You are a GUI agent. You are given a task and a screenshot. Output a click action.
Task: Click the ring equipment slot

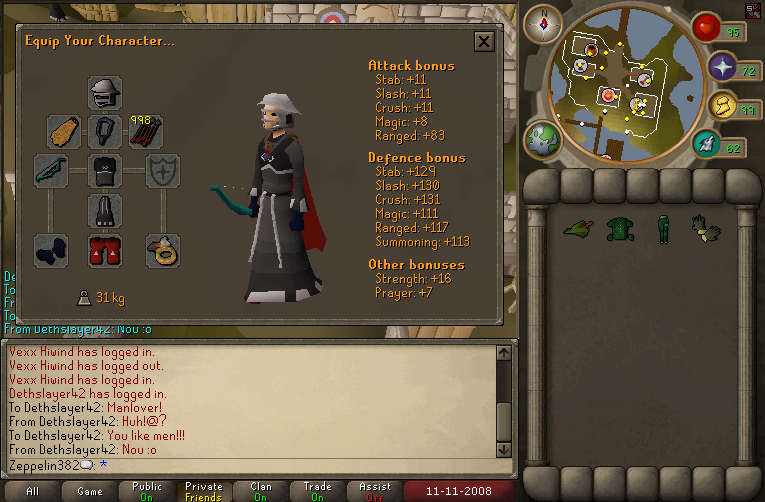coord(160,250)
